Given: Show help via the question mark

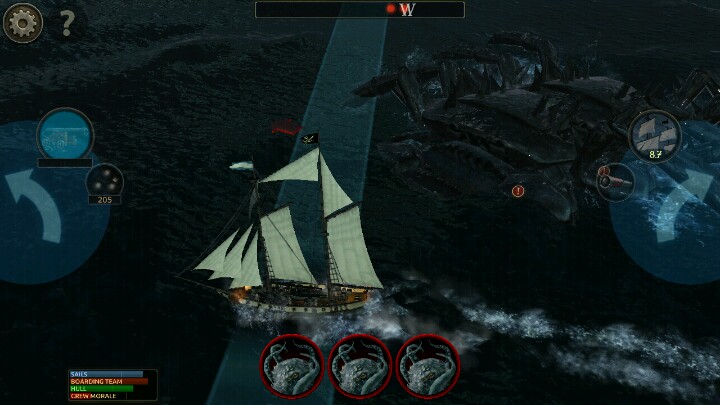Looking at the screenshot, I should click(x=67, y=21).
